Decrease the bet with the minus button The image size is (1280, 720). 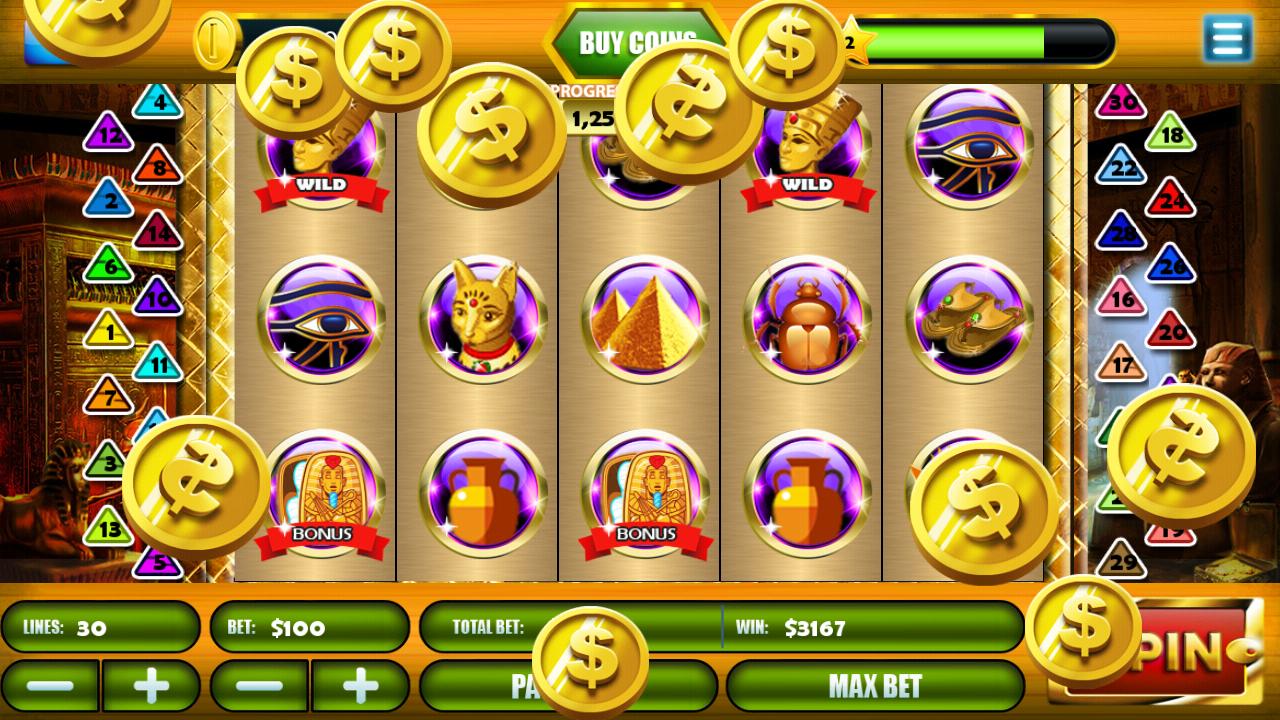pyautogui.click(x=259, y=686)
